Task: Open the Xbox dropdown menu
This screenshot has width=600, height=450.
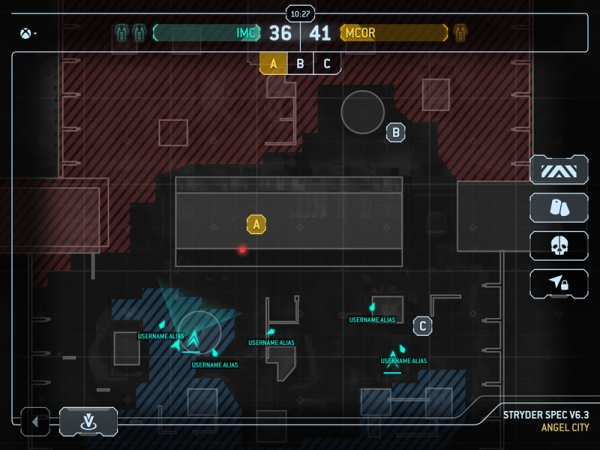Action: (x=26, y=33)
